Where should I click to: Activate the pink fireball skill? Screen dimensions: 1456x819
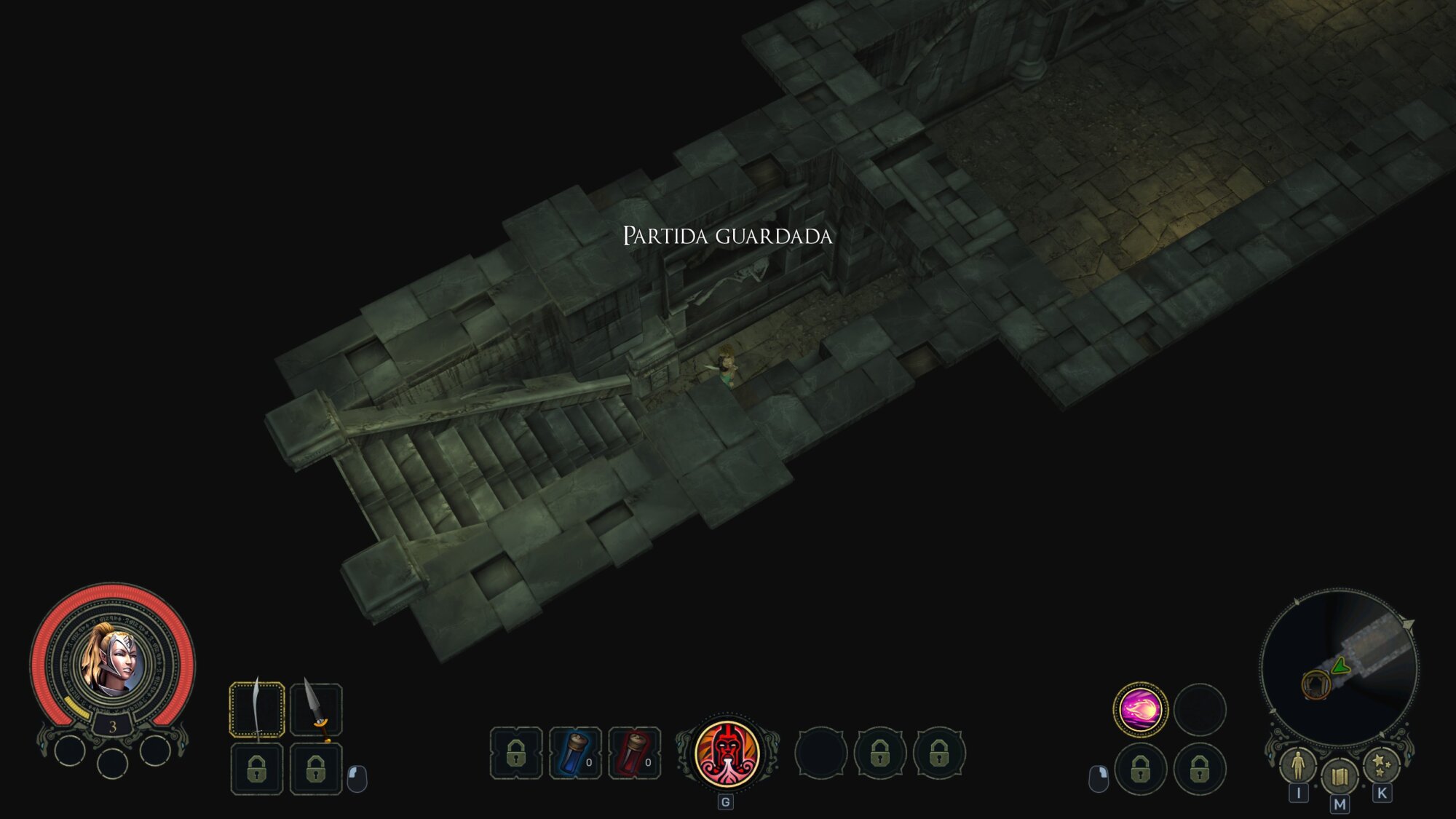(x=1140, y=709)
